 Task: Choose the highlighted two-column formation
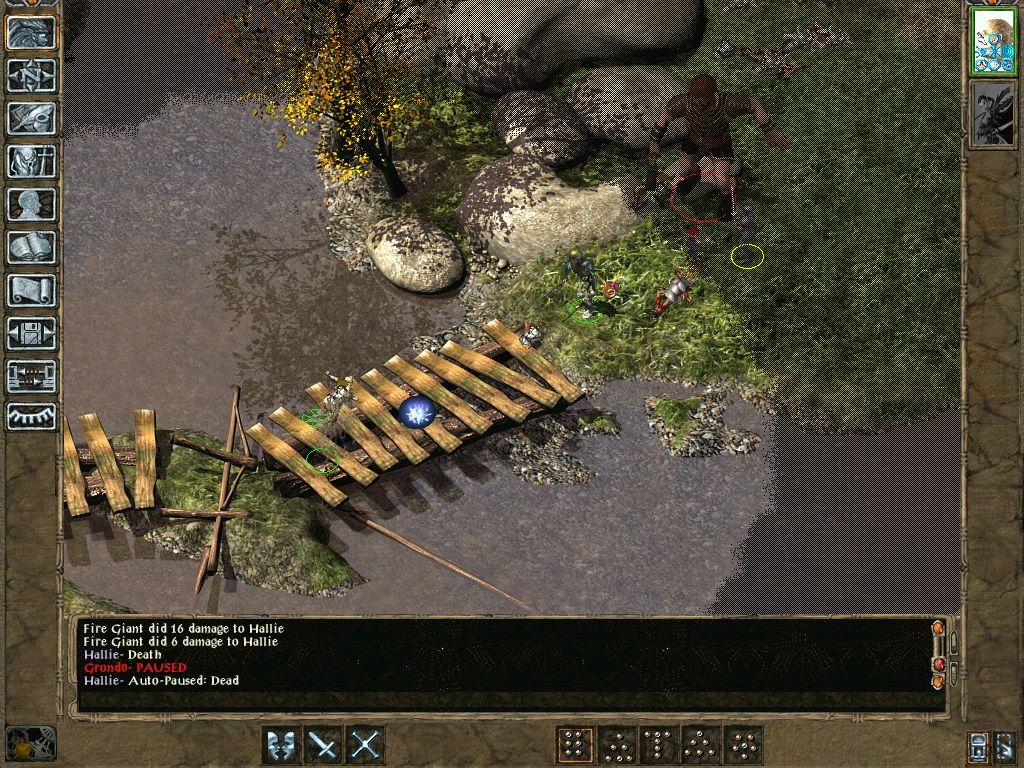point(574,744)
